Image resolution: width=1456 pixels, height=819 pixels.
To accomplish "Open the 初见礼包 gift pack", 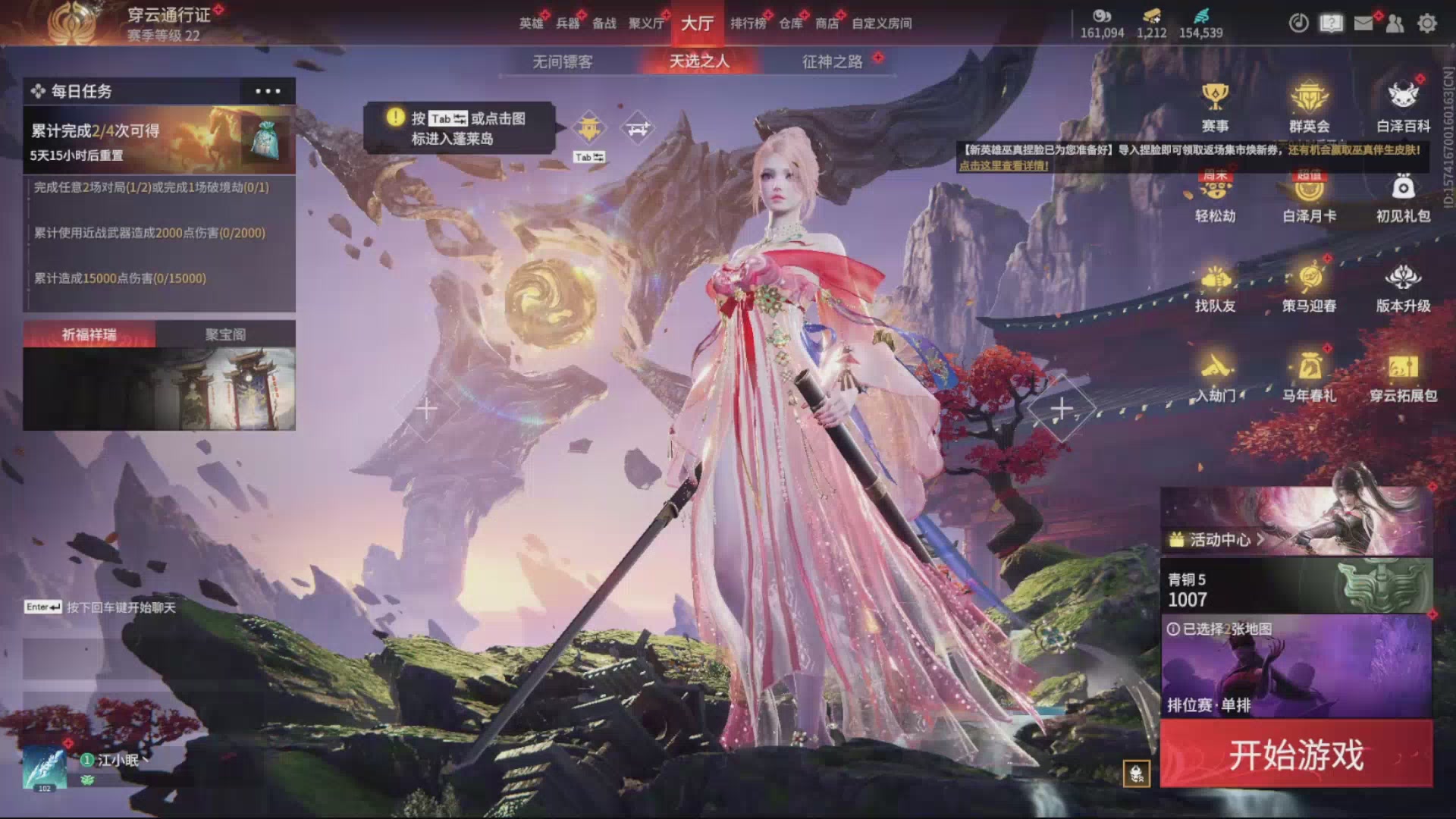I will [1403, 197].
